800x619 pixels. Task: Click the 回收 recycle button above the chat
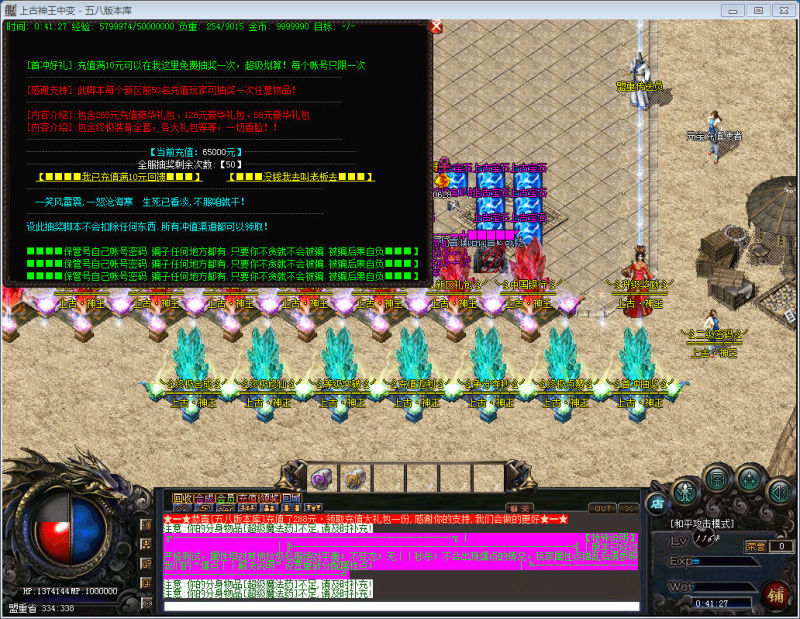(181, 497)
